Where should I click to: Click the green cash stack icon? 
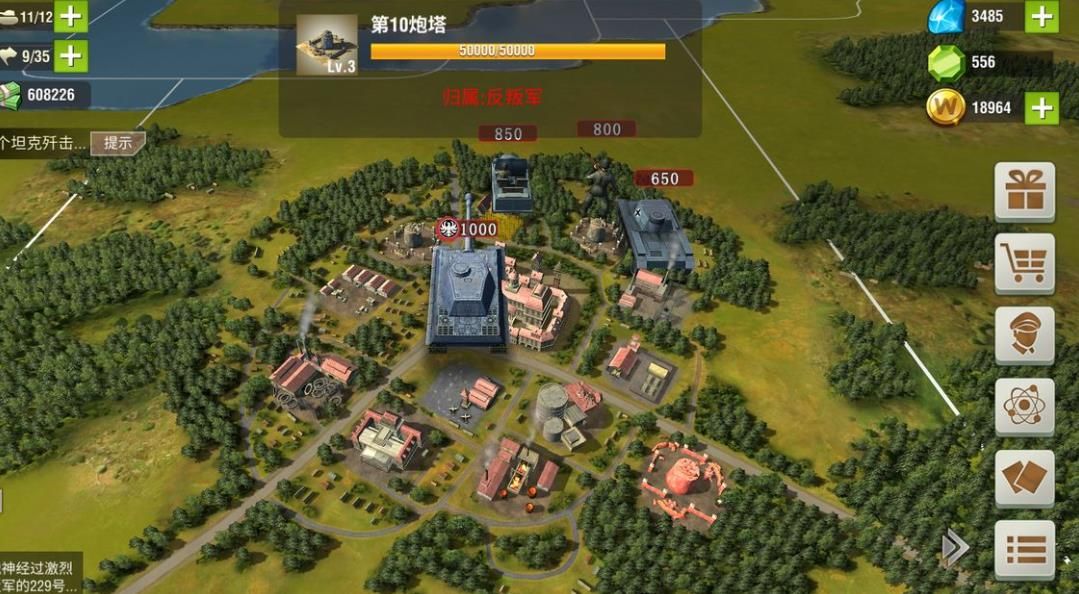pyautogui.click(x=10, y=95)
